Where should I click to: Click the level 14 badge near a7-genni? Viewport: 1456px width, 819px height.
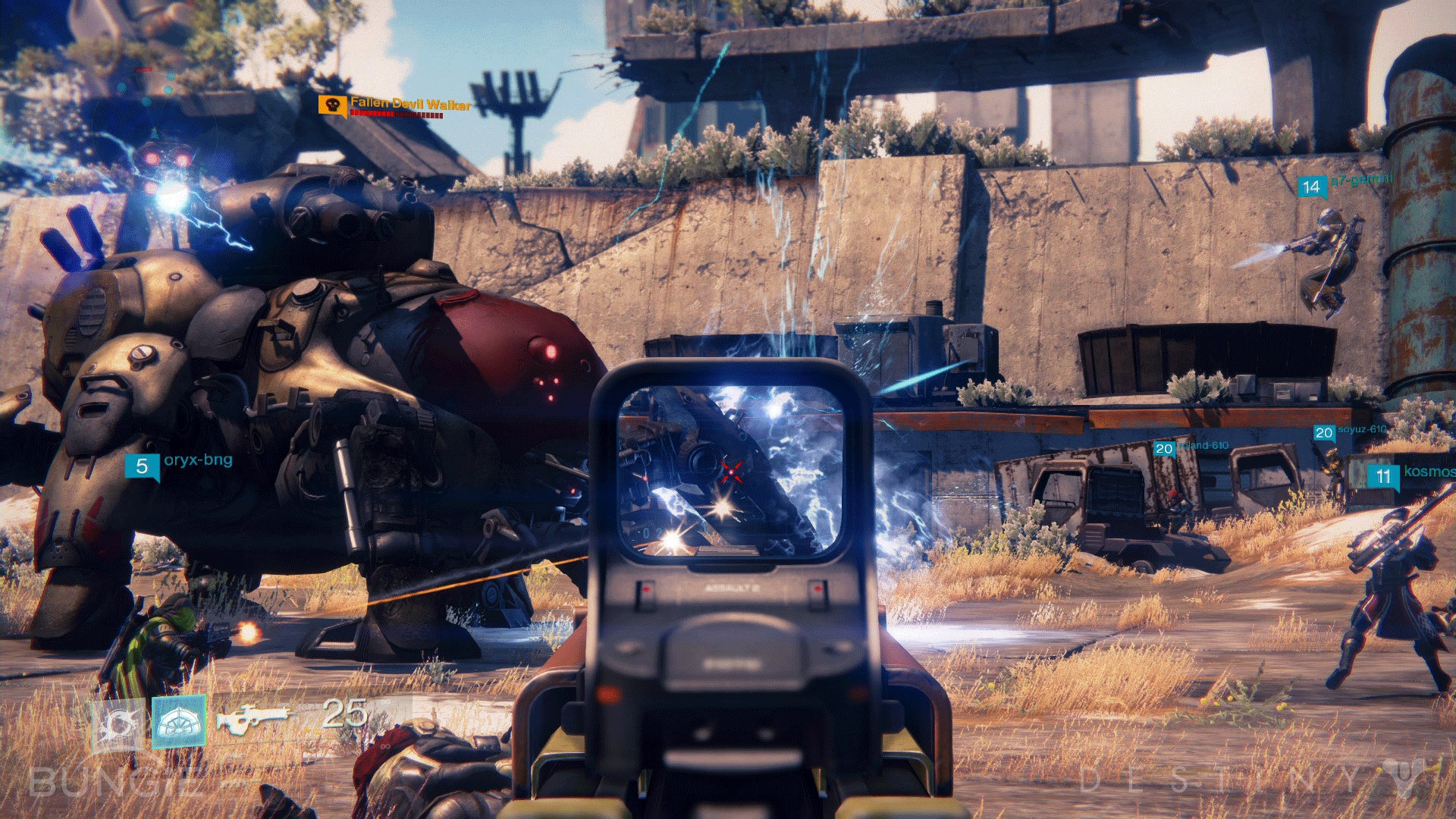pos(1310,188)
